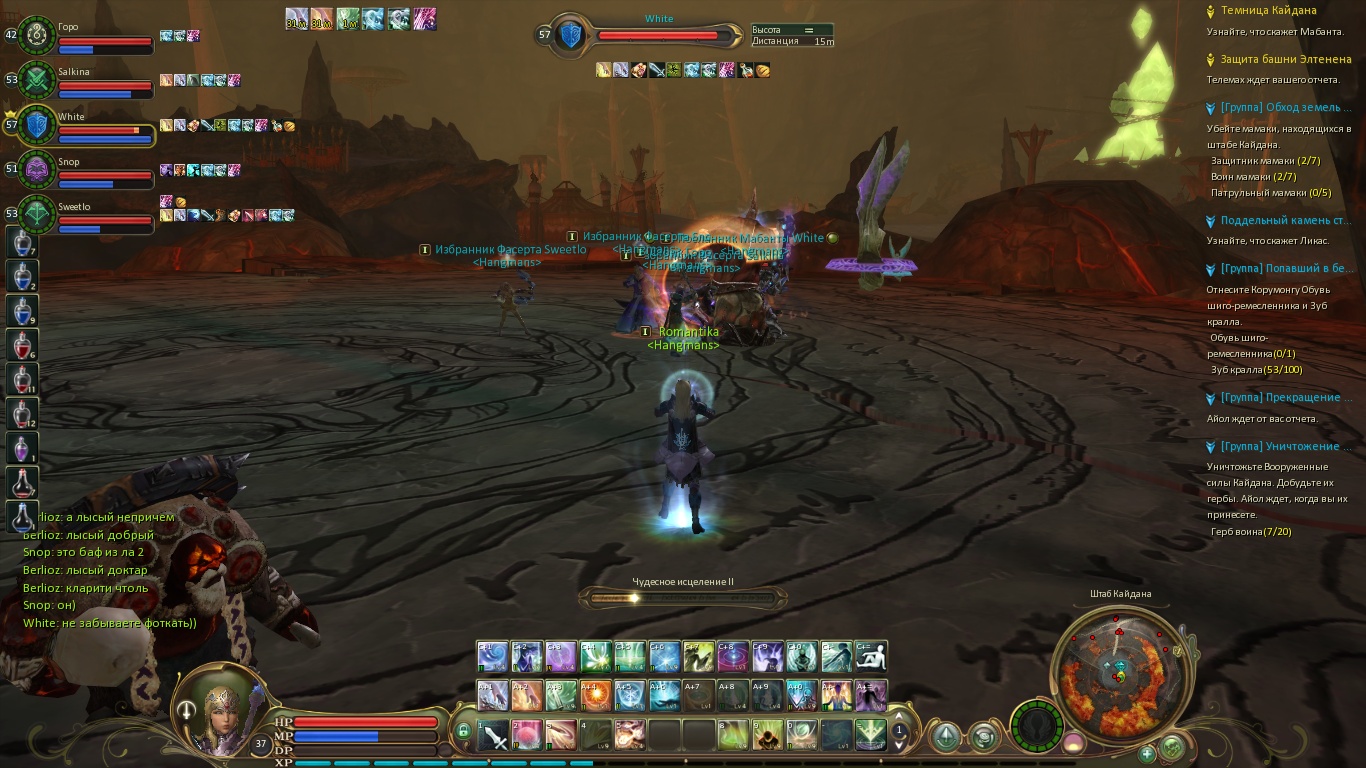
Task: Cast the orange sun skill on A+4
Action: 595,695
